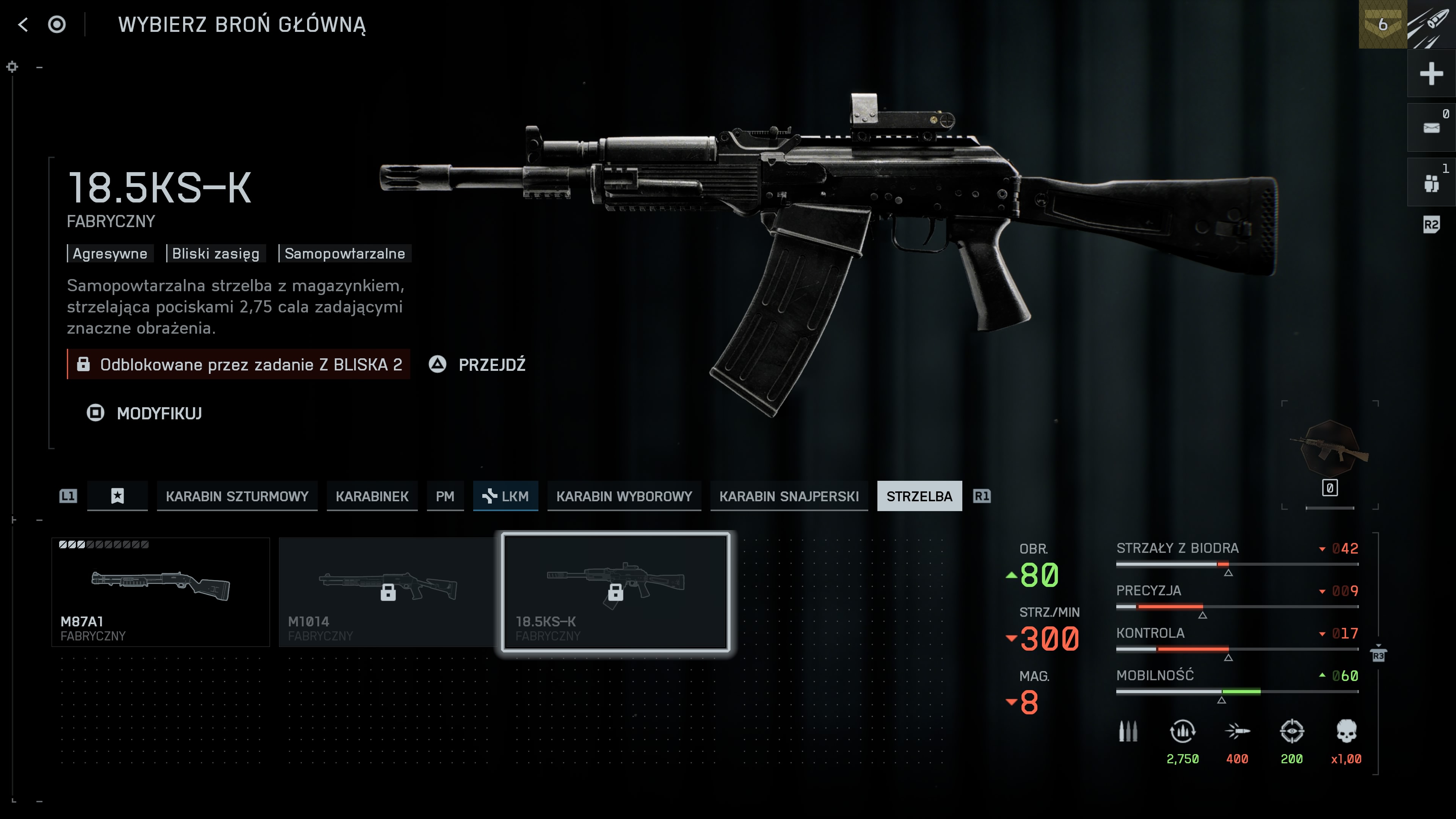Select the locked M1014 shotgun tile
The height and width of the screenshot is (819, 1456).
[x=388, y=592]
